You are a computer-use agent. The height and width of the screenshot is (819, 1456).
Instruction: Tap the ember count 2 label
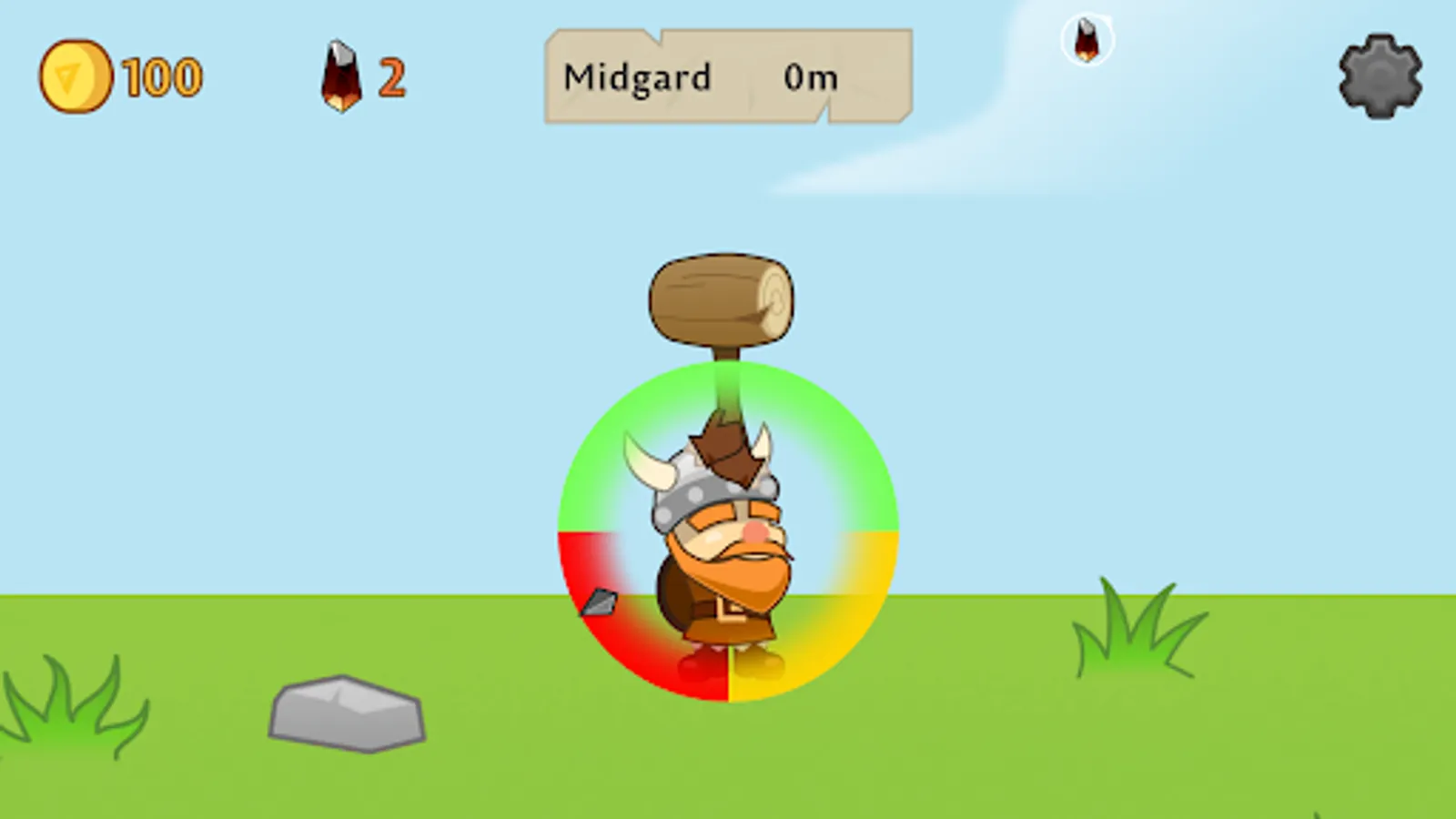[x=389, y=77]
